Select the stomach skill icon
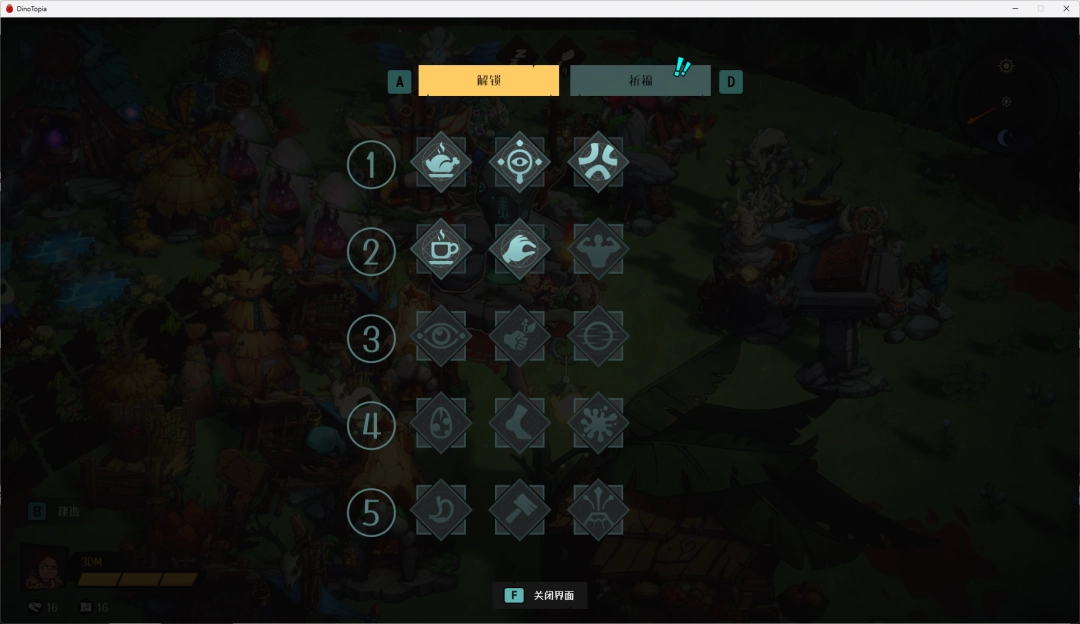 click(440, 510)
